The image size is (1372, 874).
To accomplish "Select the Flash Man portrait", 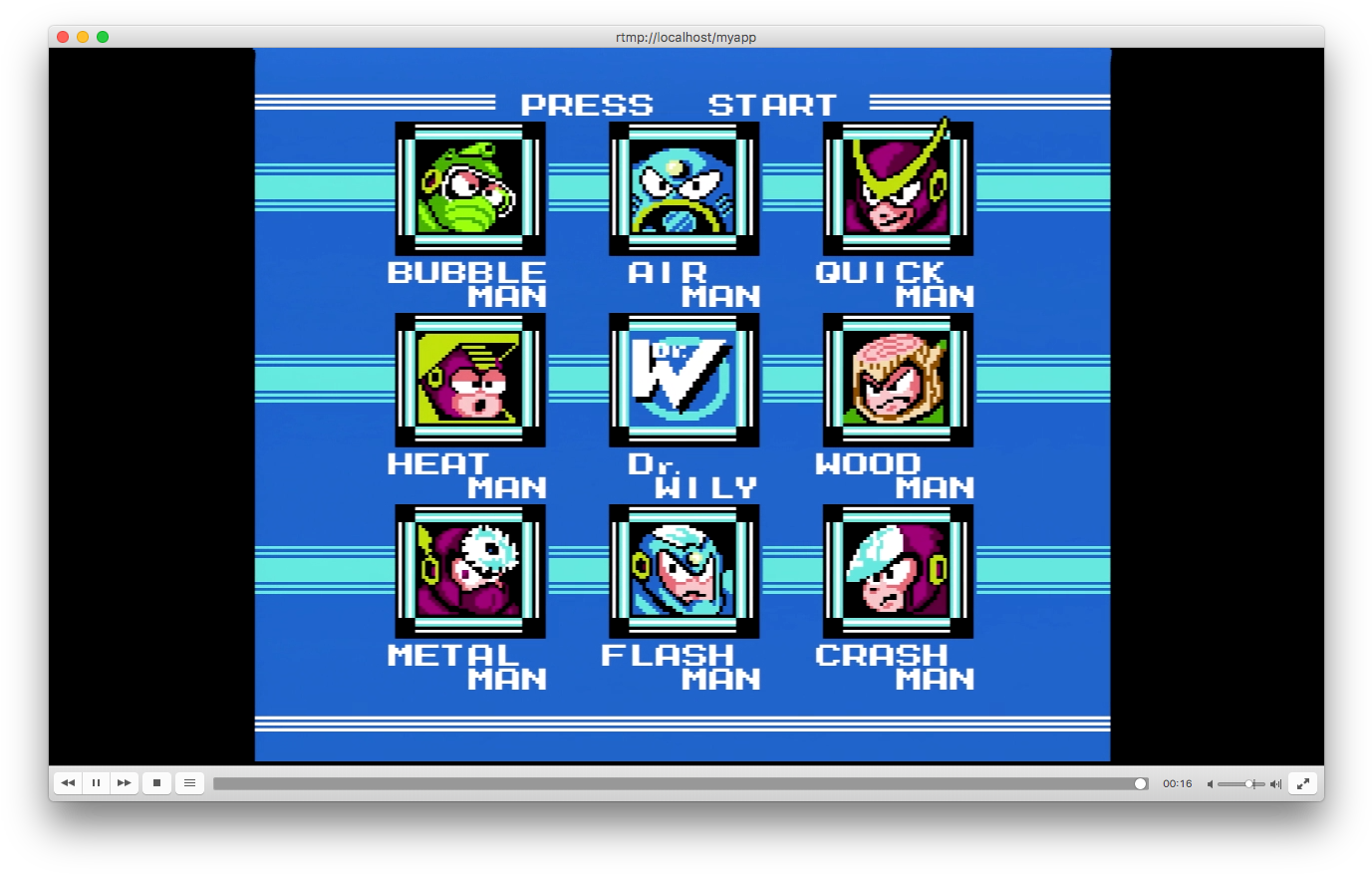I will click(684, 571).
